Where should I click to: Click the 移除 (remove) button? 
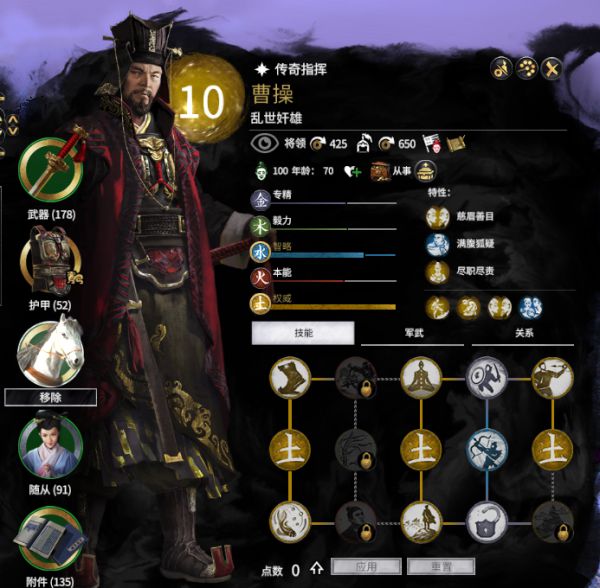pos(51,397)
